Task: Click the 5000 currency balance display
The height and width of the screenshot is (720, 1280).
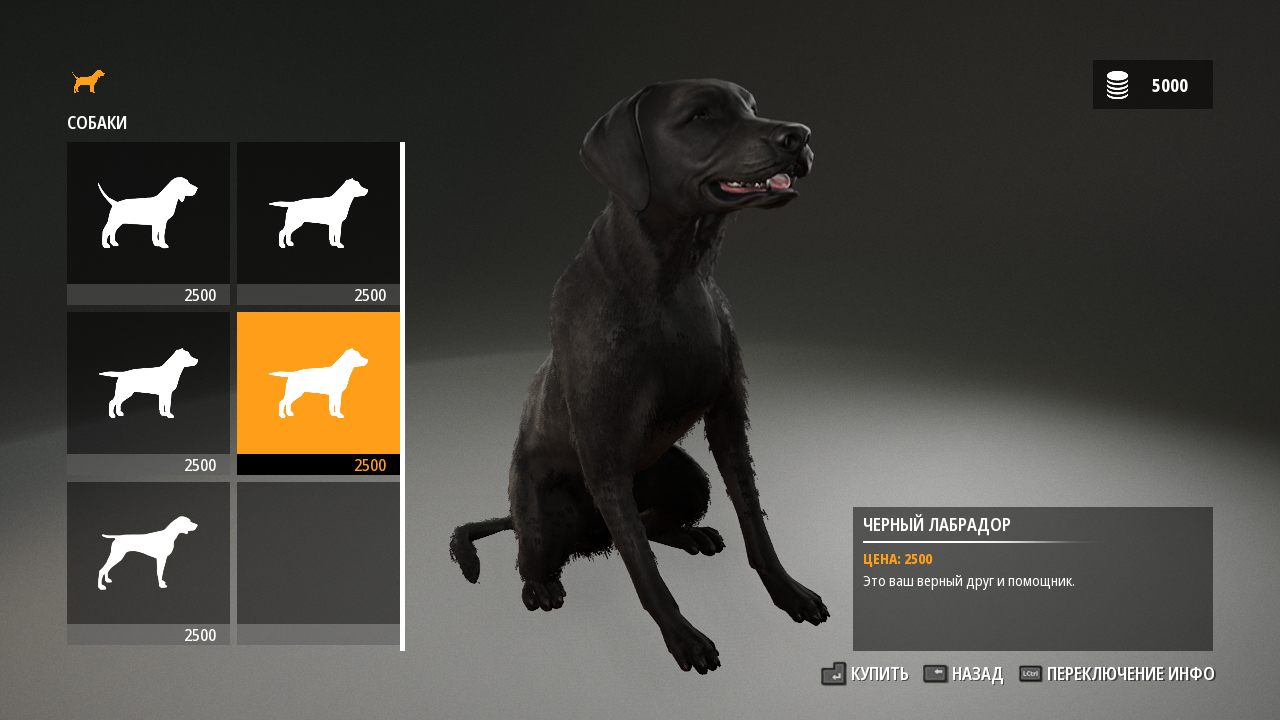Action: click(1170, 85)
